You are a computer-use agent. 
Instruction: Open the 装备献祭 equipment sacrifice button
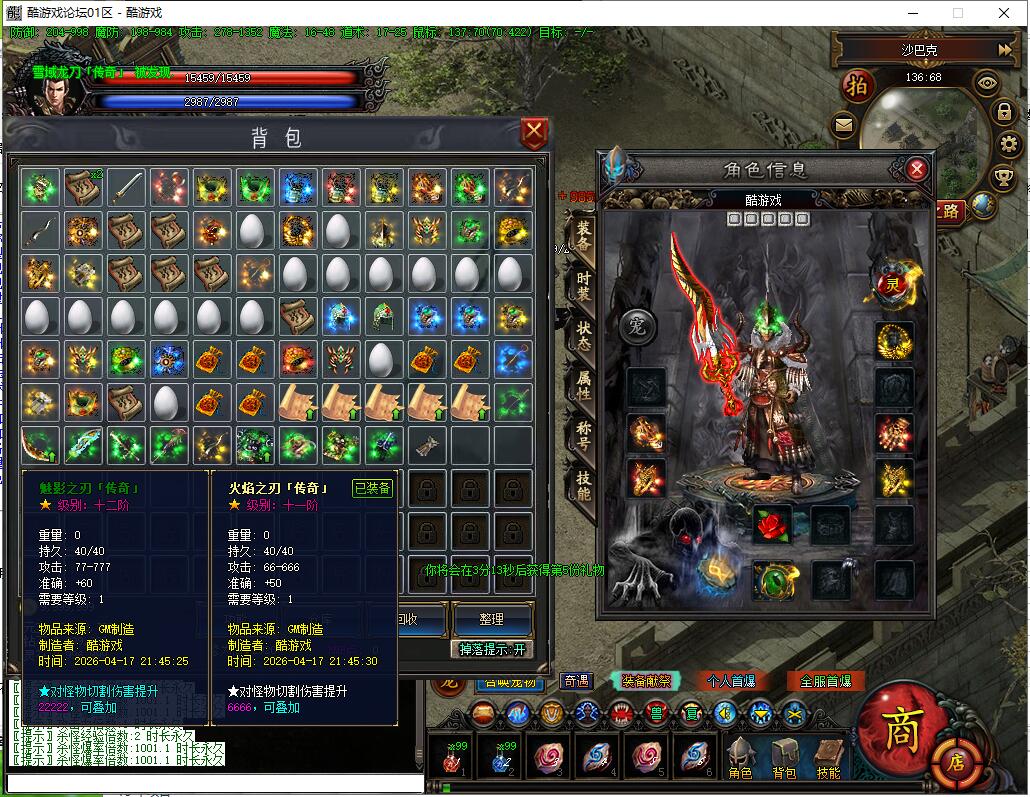pyautogui.click(x=645, y=681)
